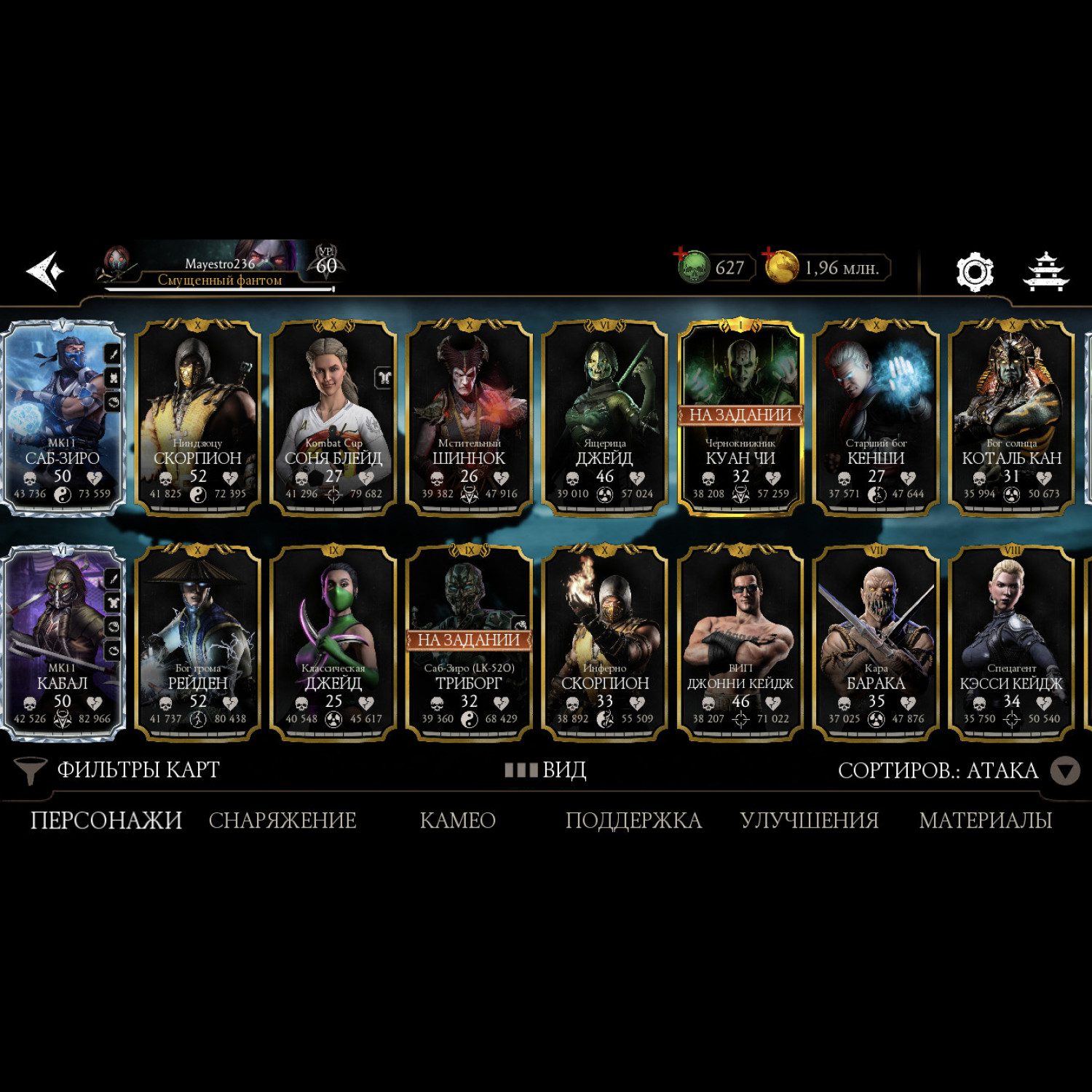Screen dimensions: 1092x1092
Task: Pick the Бог грома Рейден card
Action: (x=197, y=644)
